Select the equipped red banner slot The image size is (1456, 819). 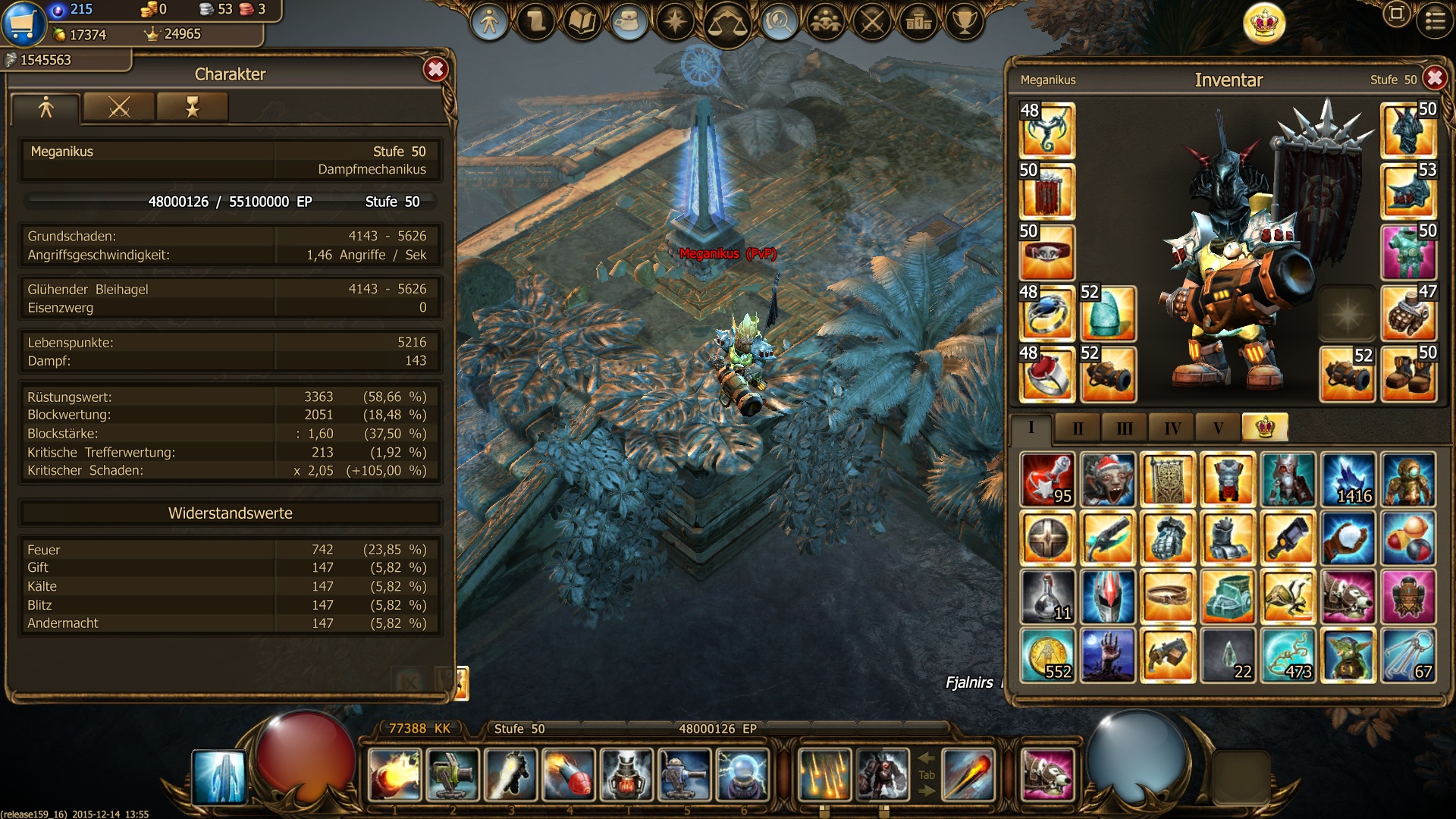click(x=1046, y=192)
